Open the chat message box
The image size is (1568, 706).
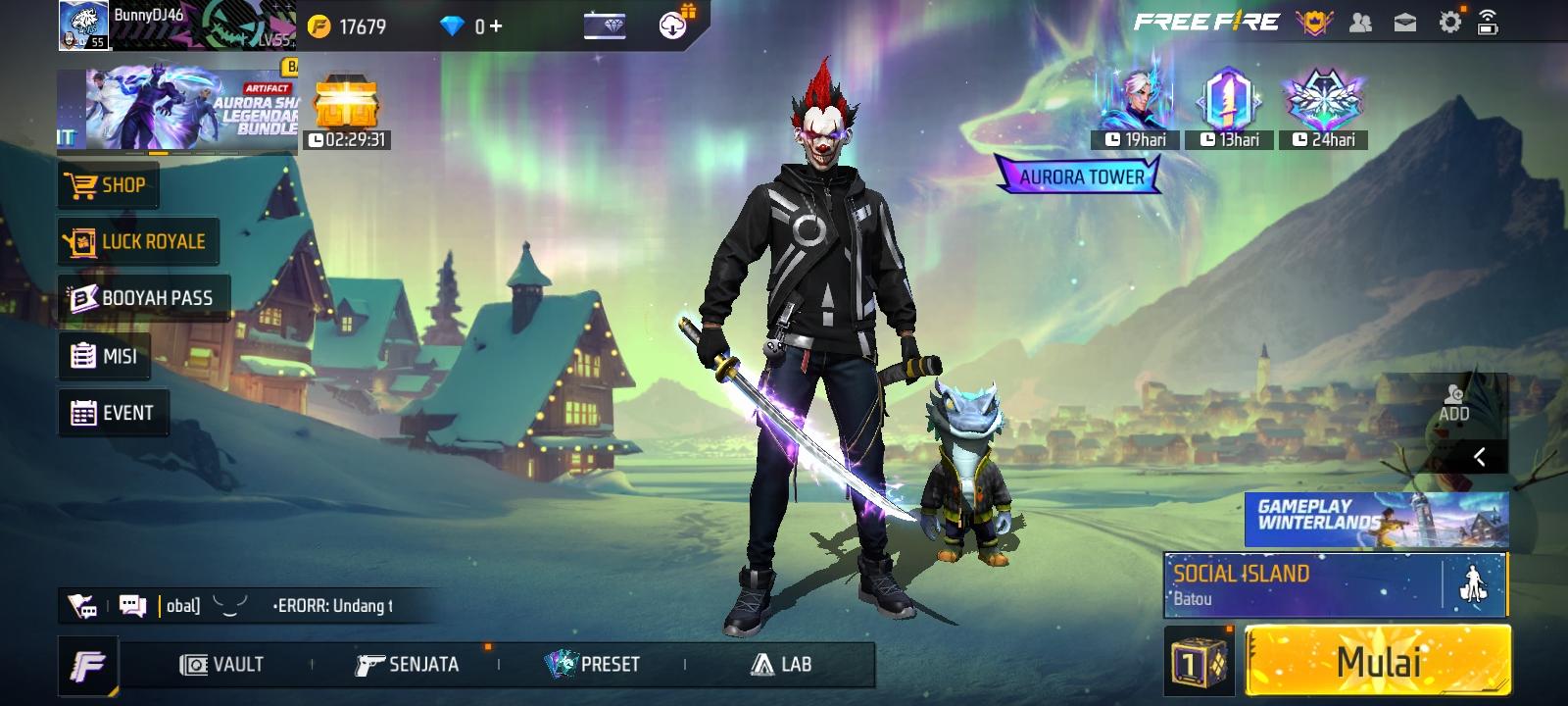point(132,606)
